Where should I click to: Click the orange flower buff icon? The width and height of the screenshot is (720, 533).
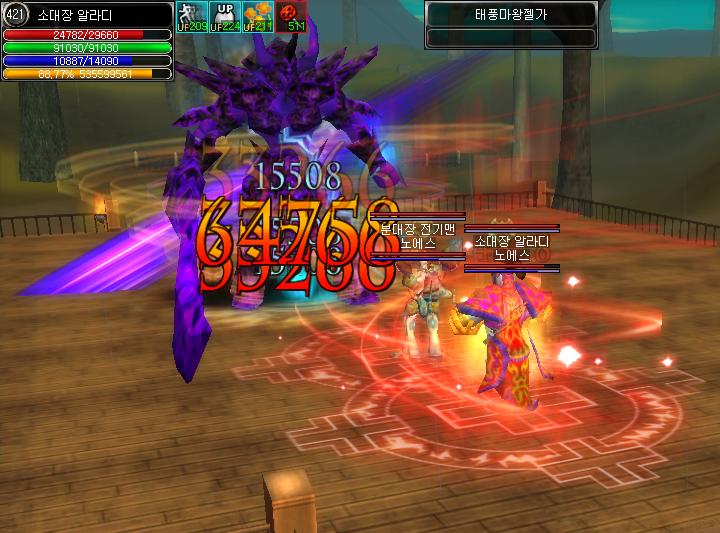click(258, 15)
